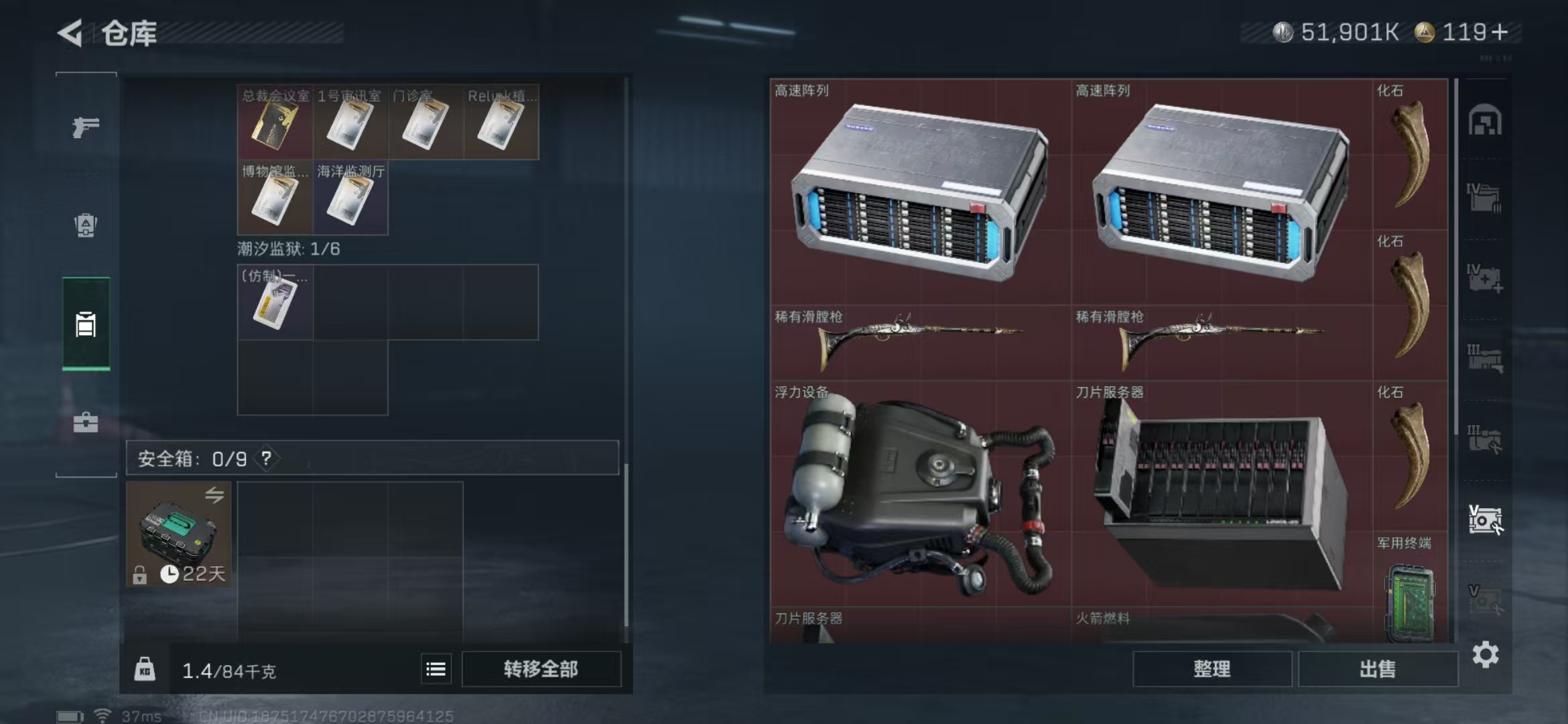1568x724 pixels.
Task: Select the teal safe box item
Action: coord(178,534)
